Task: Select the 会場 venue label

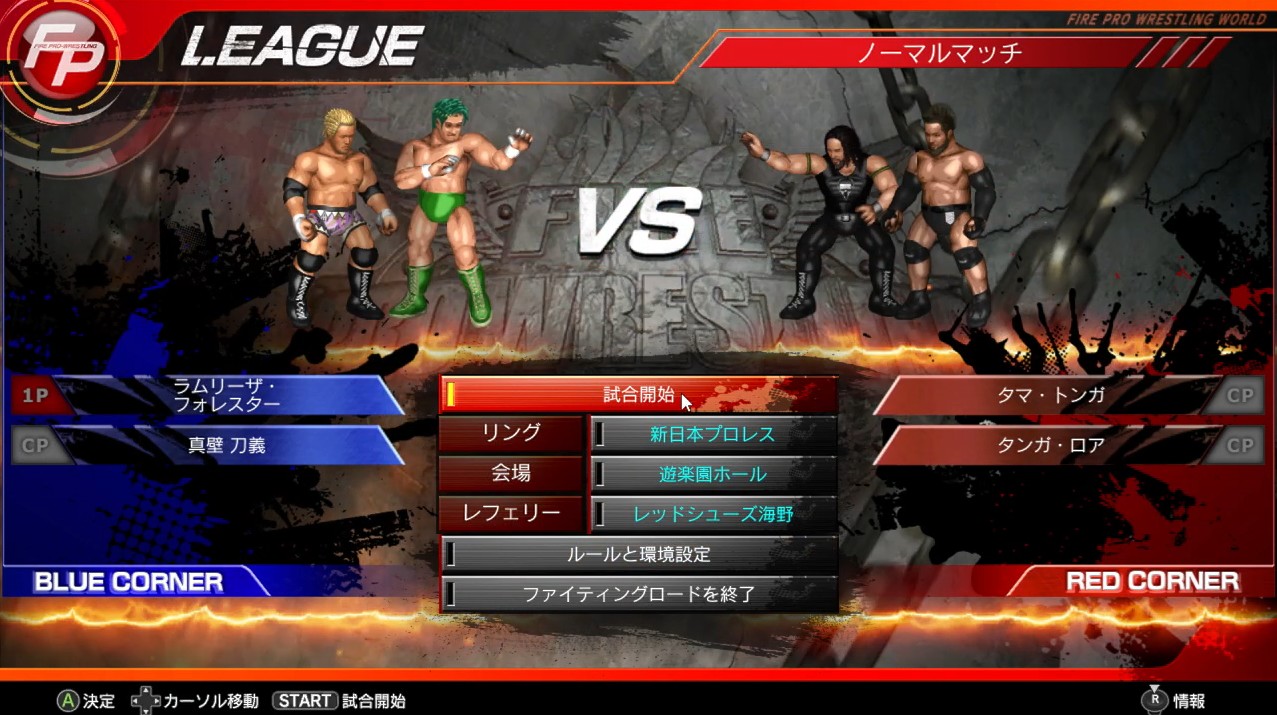Action: pos(511,474)
